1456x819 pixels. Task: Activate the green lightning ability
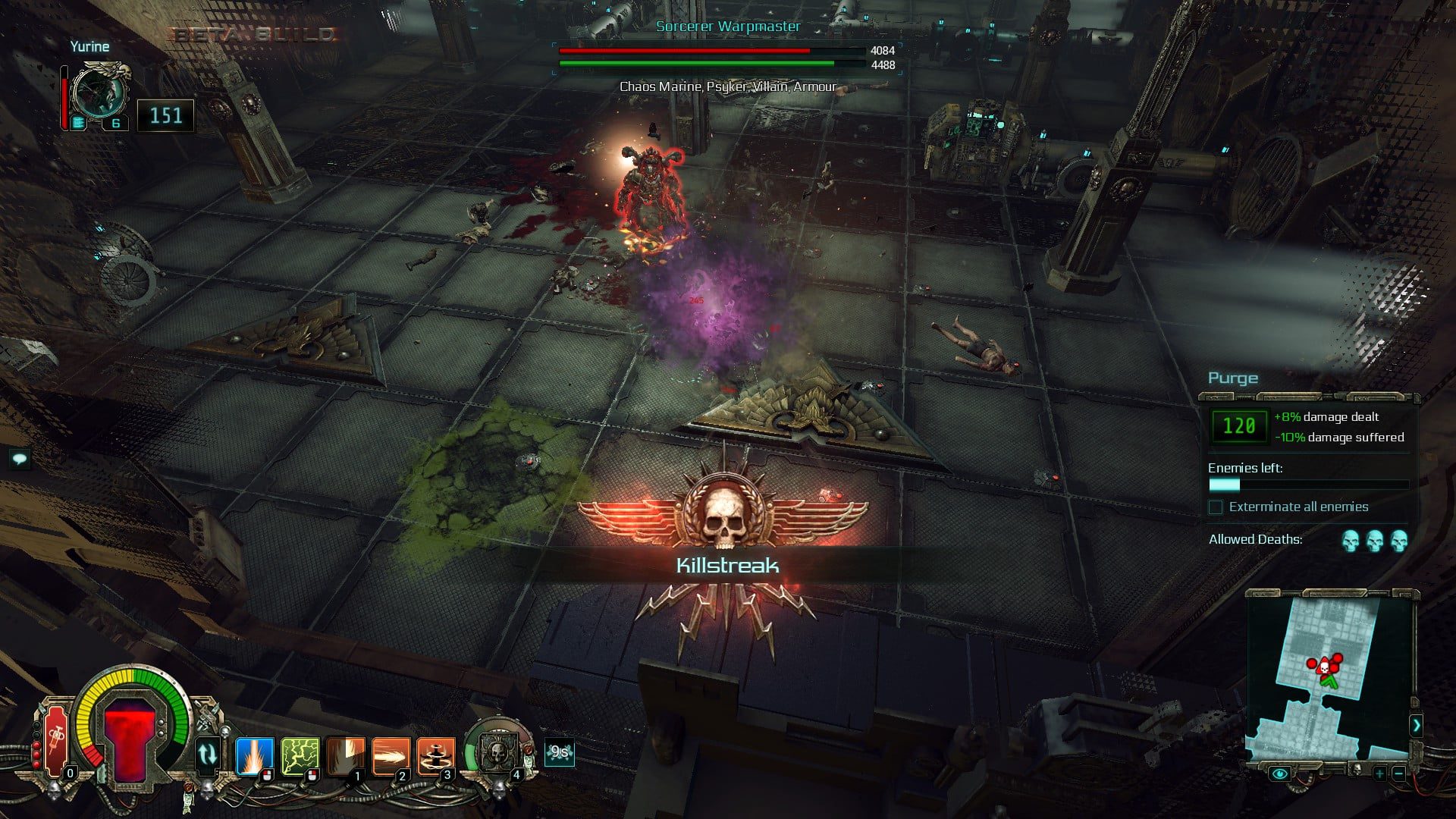300,755
